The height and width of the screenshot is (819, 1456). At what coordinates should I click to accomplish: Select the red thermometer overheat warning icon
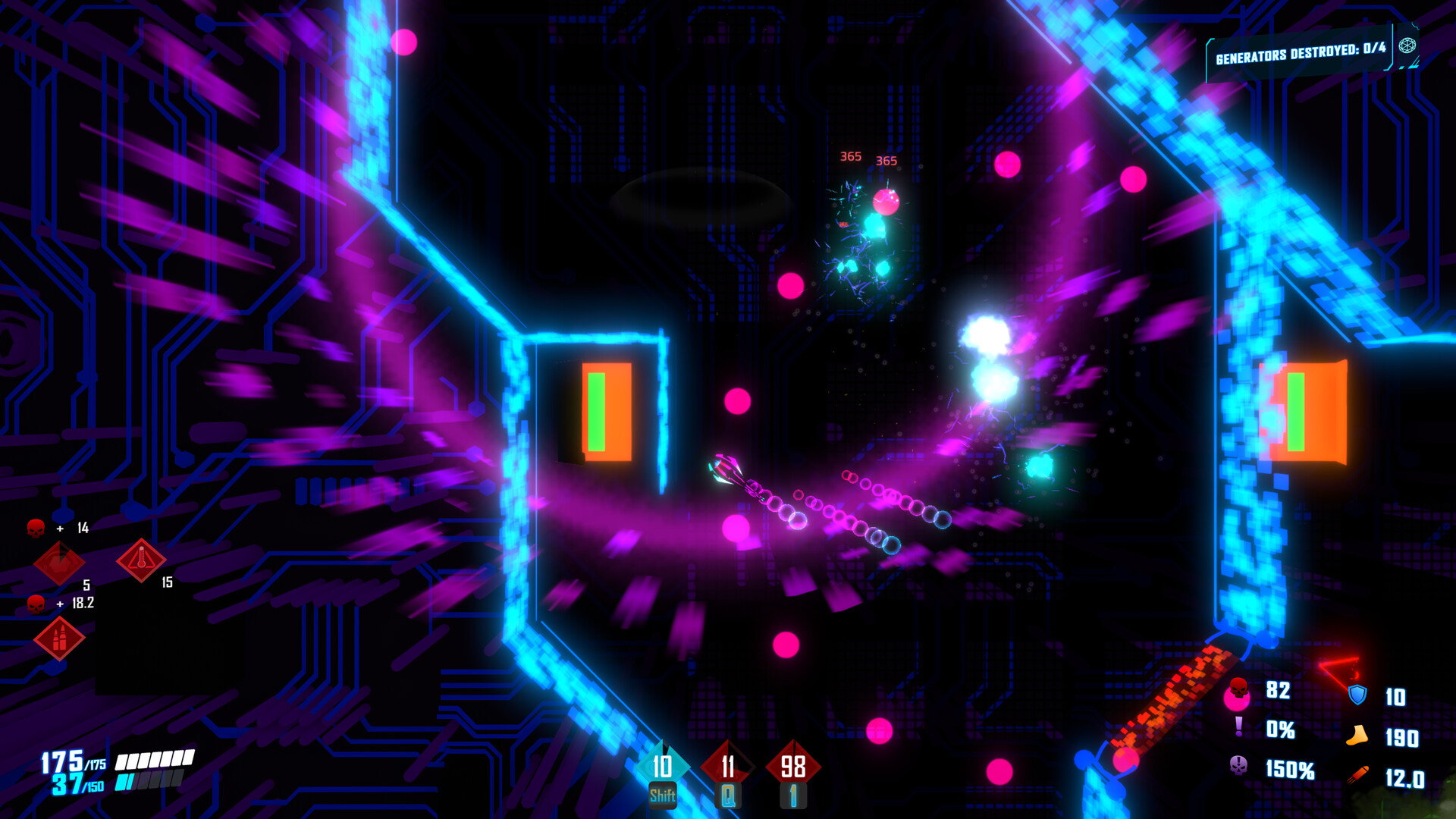[x=141, y=560]
